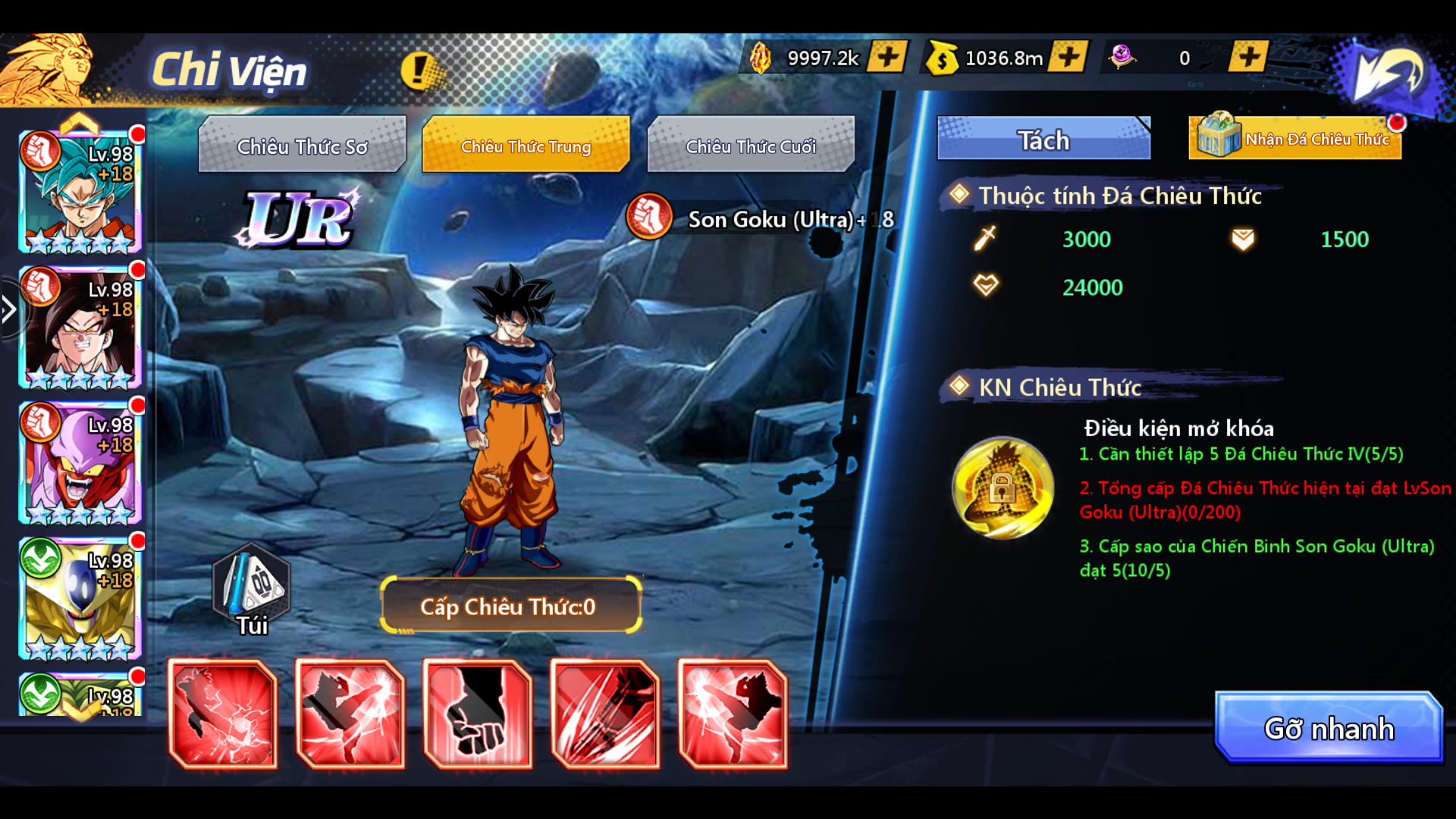
Task: Select the blue-haired Goku portrait
Action: pos(80,191)
